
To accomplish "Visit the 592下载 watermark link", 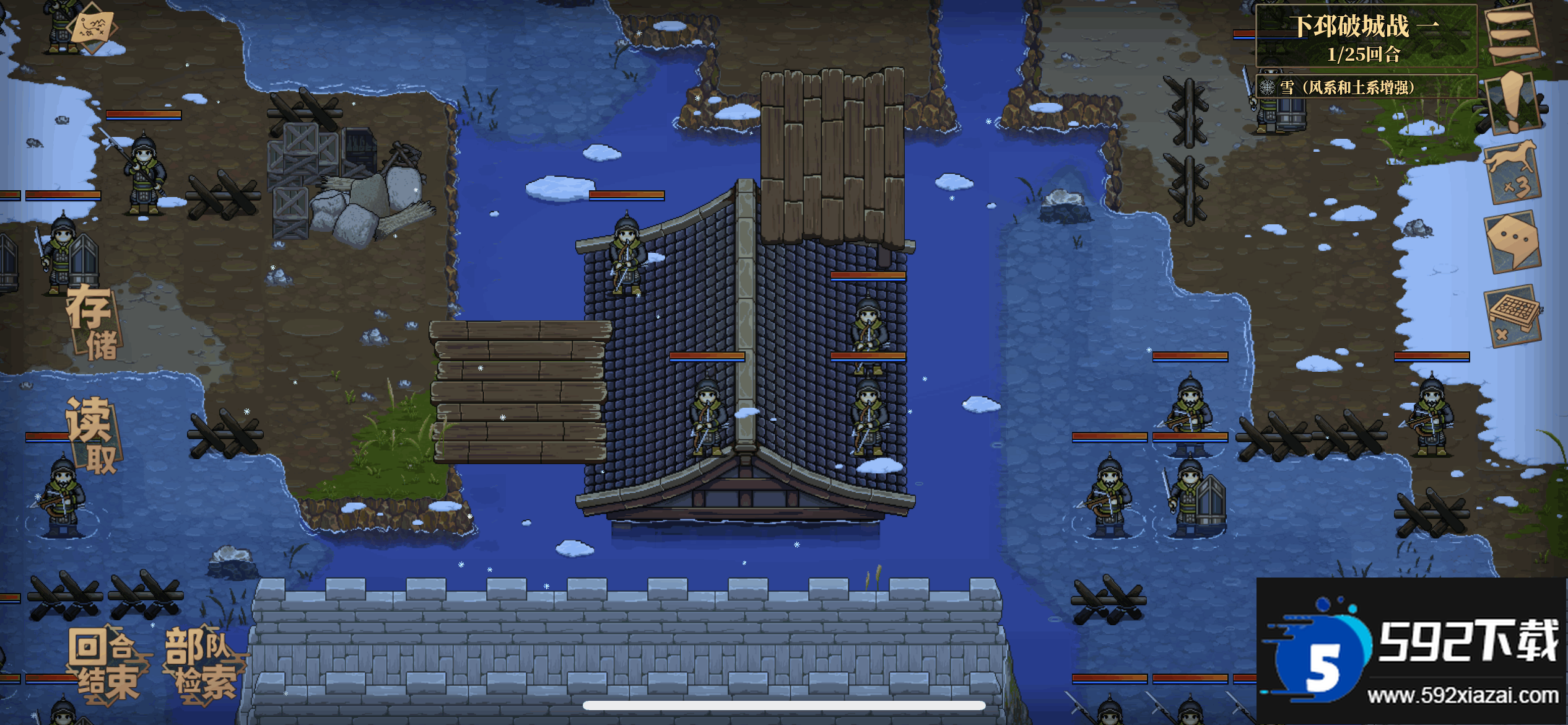I will (1412, 651).
